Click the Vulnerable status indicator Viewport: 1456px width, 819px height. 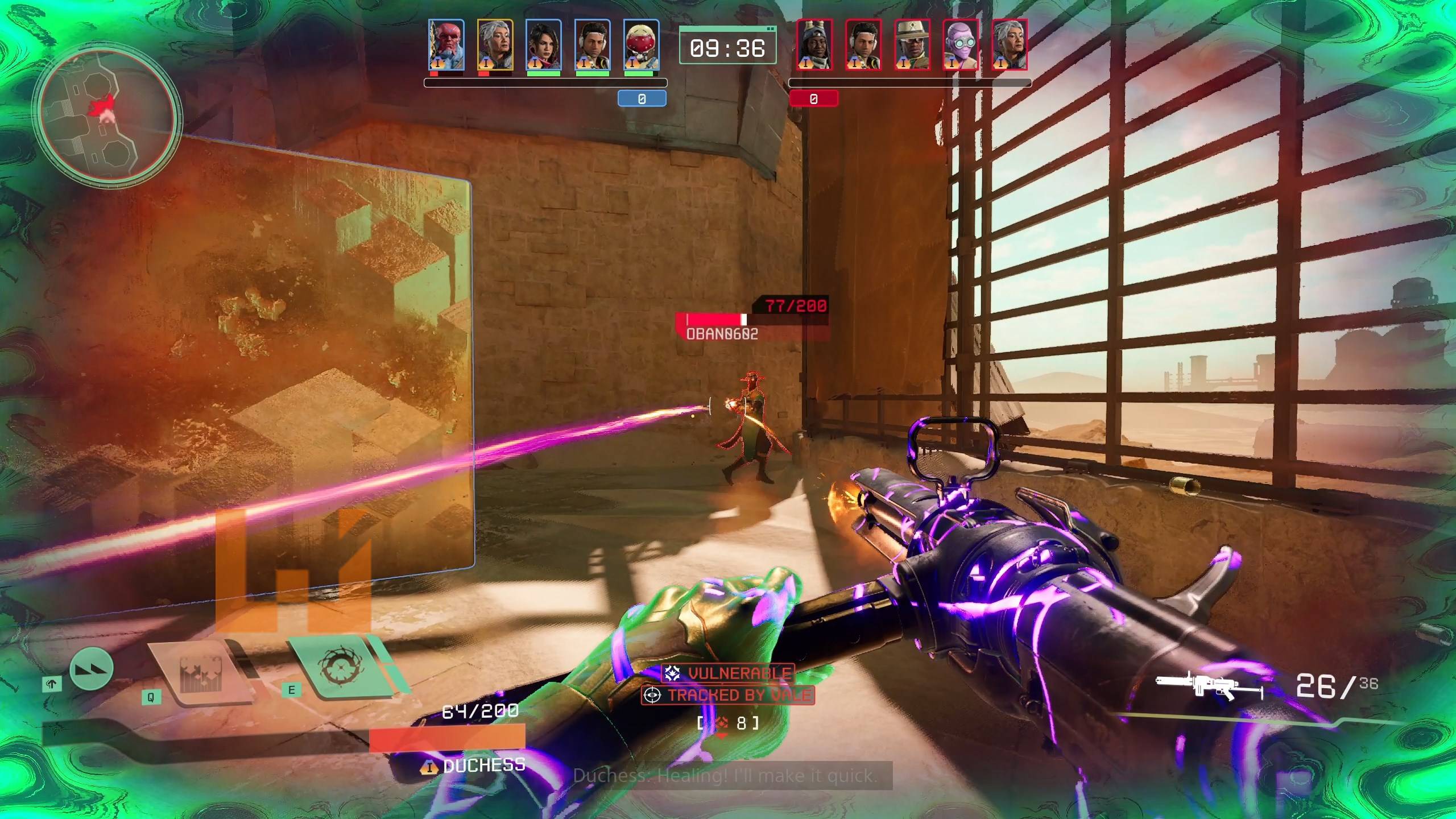(x=729, y=674)
